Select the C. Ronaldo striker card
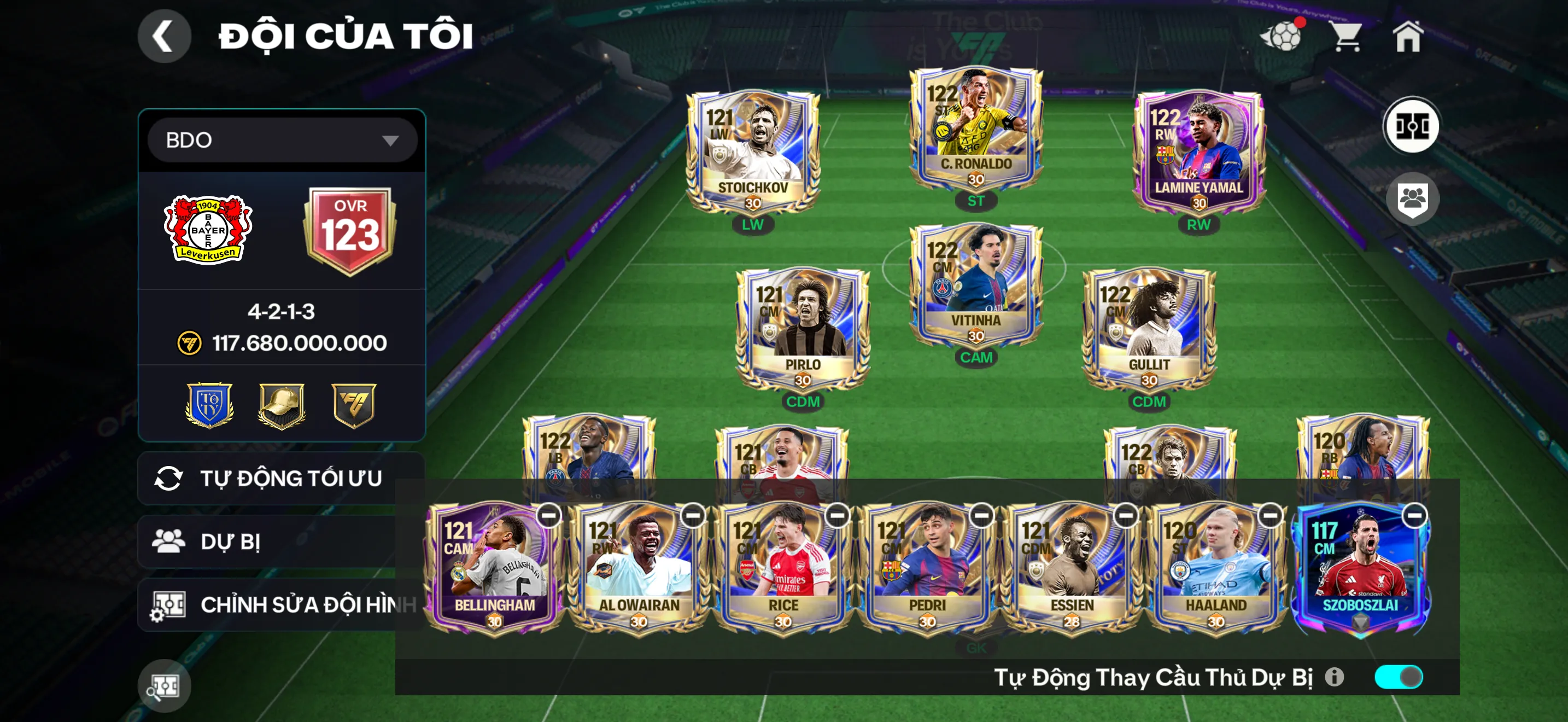Screen dimensions: 1568x722 click(x=975, y=130)
